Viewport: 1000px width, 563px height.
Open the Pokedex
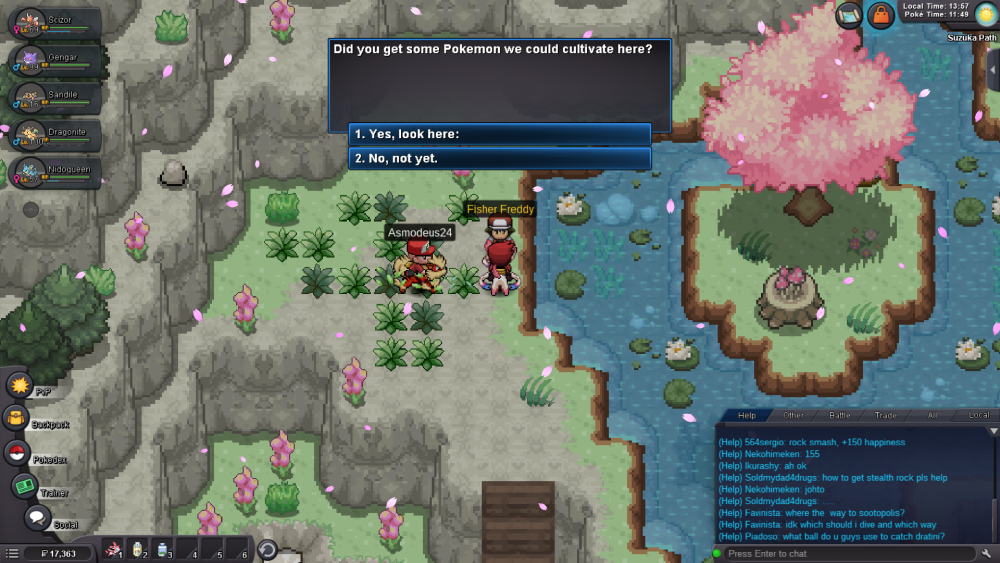tap(17, 452)
